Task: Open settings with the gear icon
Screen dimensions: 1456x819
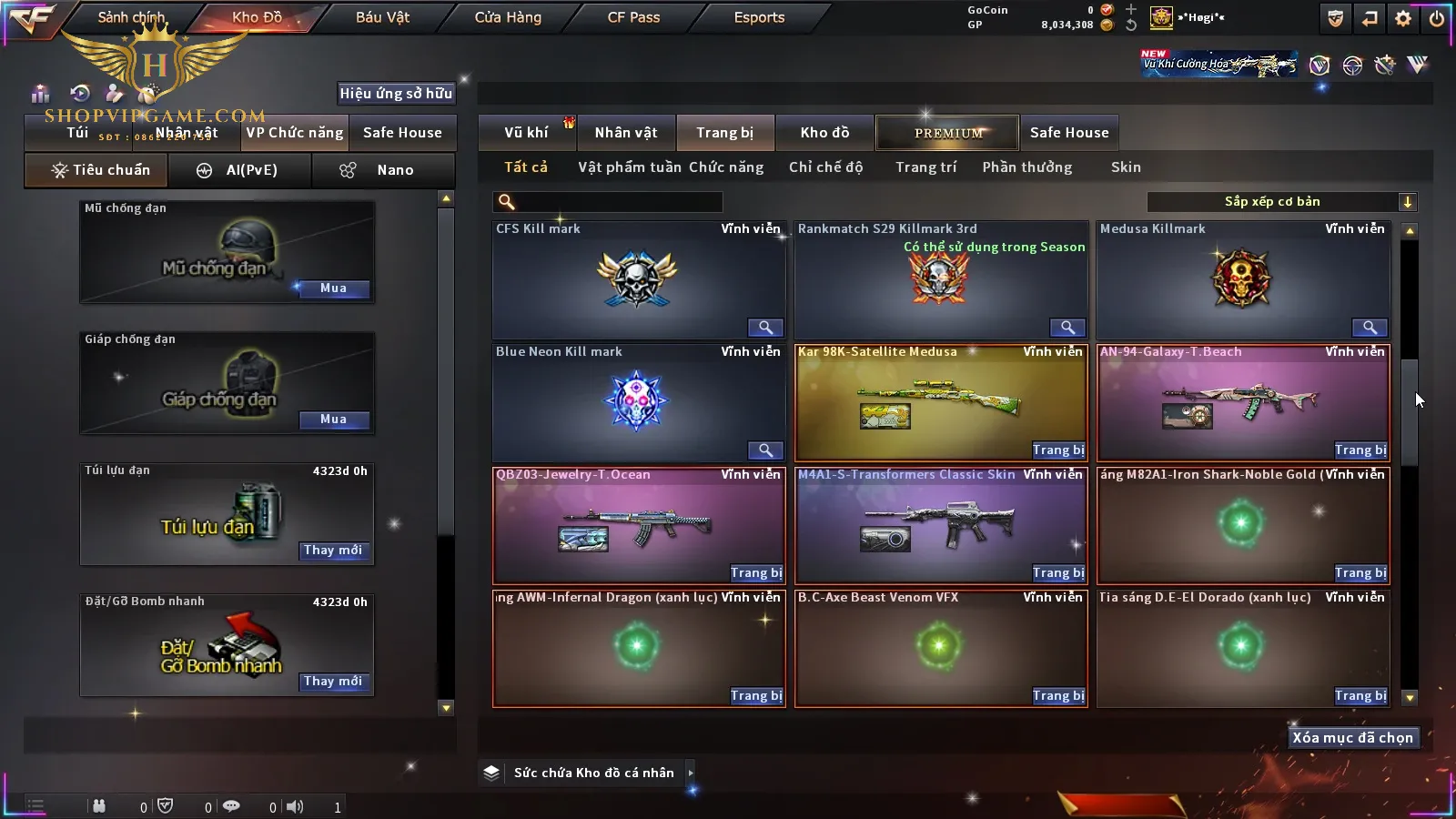Action: tap(1403, 18)
